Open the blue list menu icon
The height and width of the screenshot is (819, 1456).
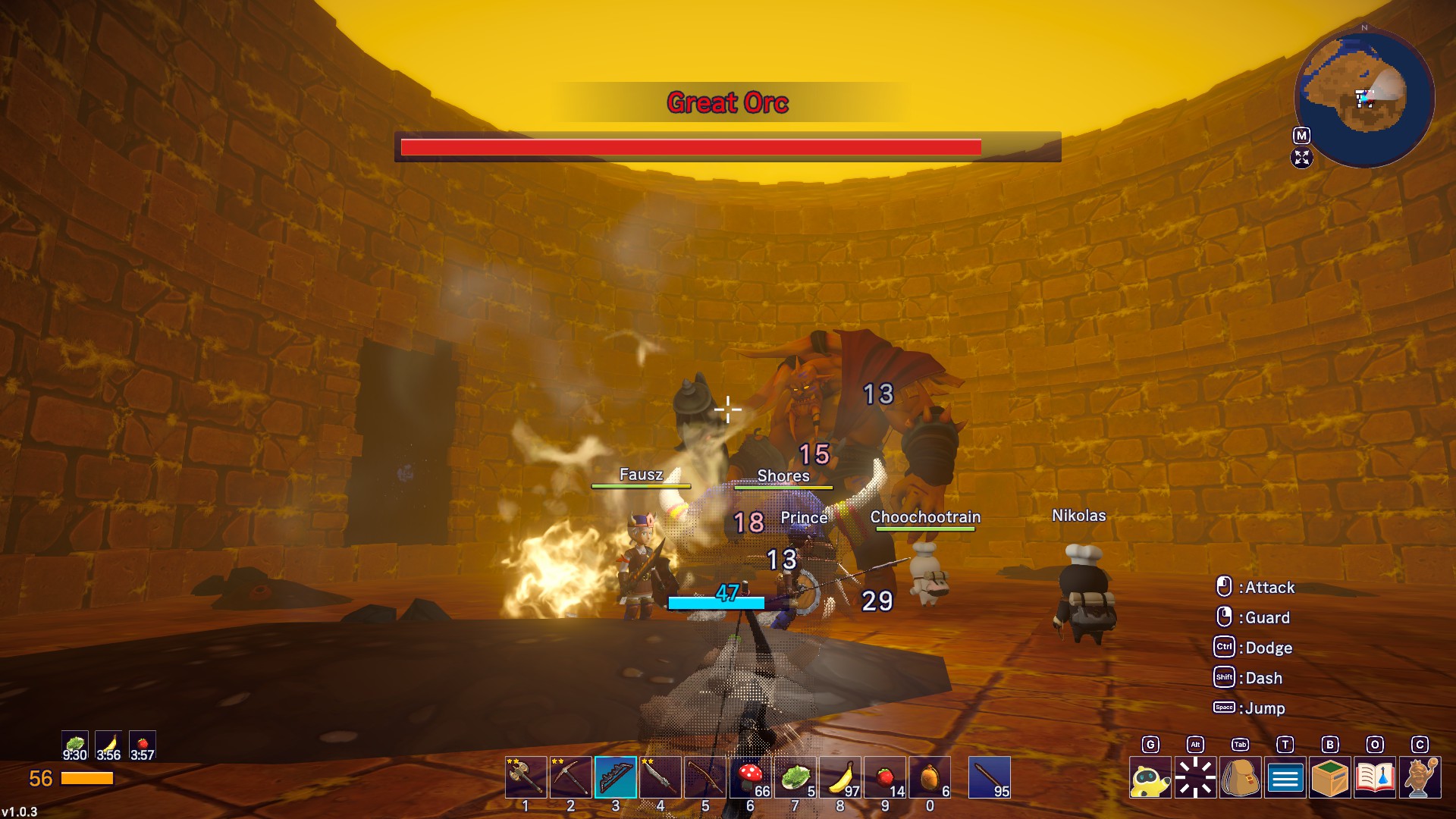(x=1285, y=778)
